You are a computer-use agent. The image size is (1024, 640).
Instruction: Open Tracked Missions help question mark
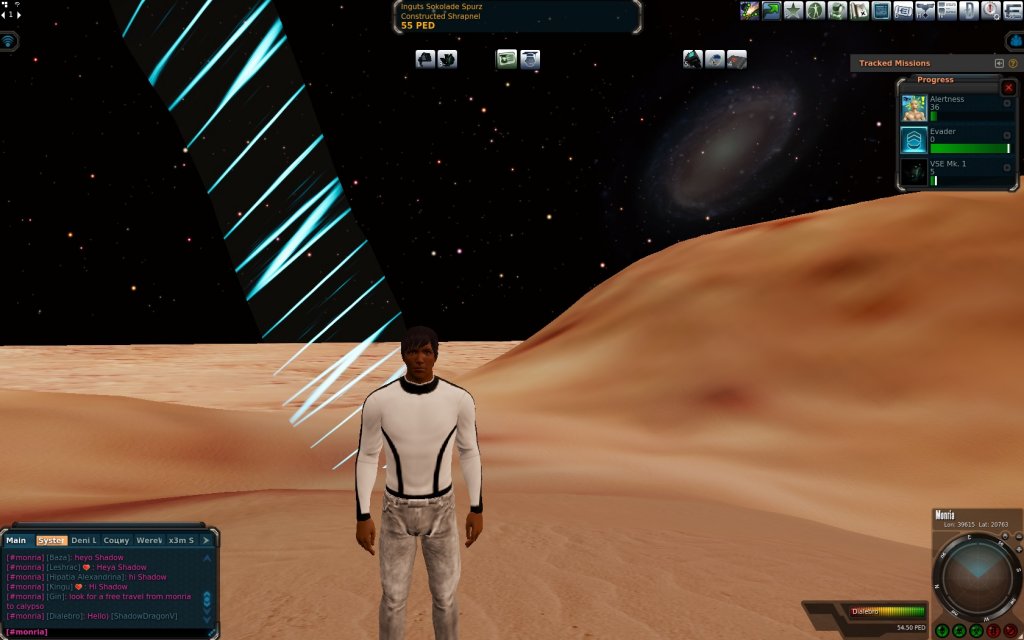(1012, 63)
